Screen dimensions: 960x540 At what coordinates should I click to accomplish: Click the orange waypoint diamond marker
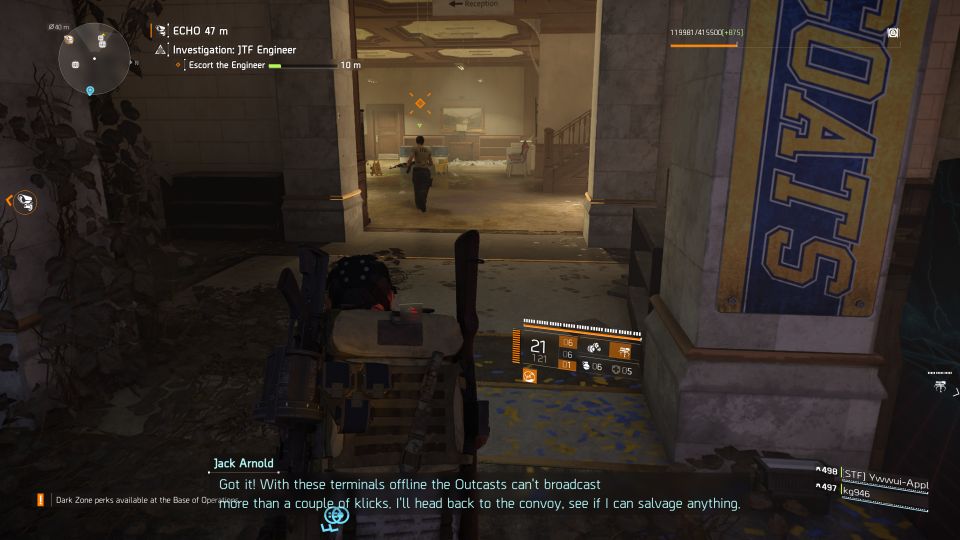tap(420, 103)
